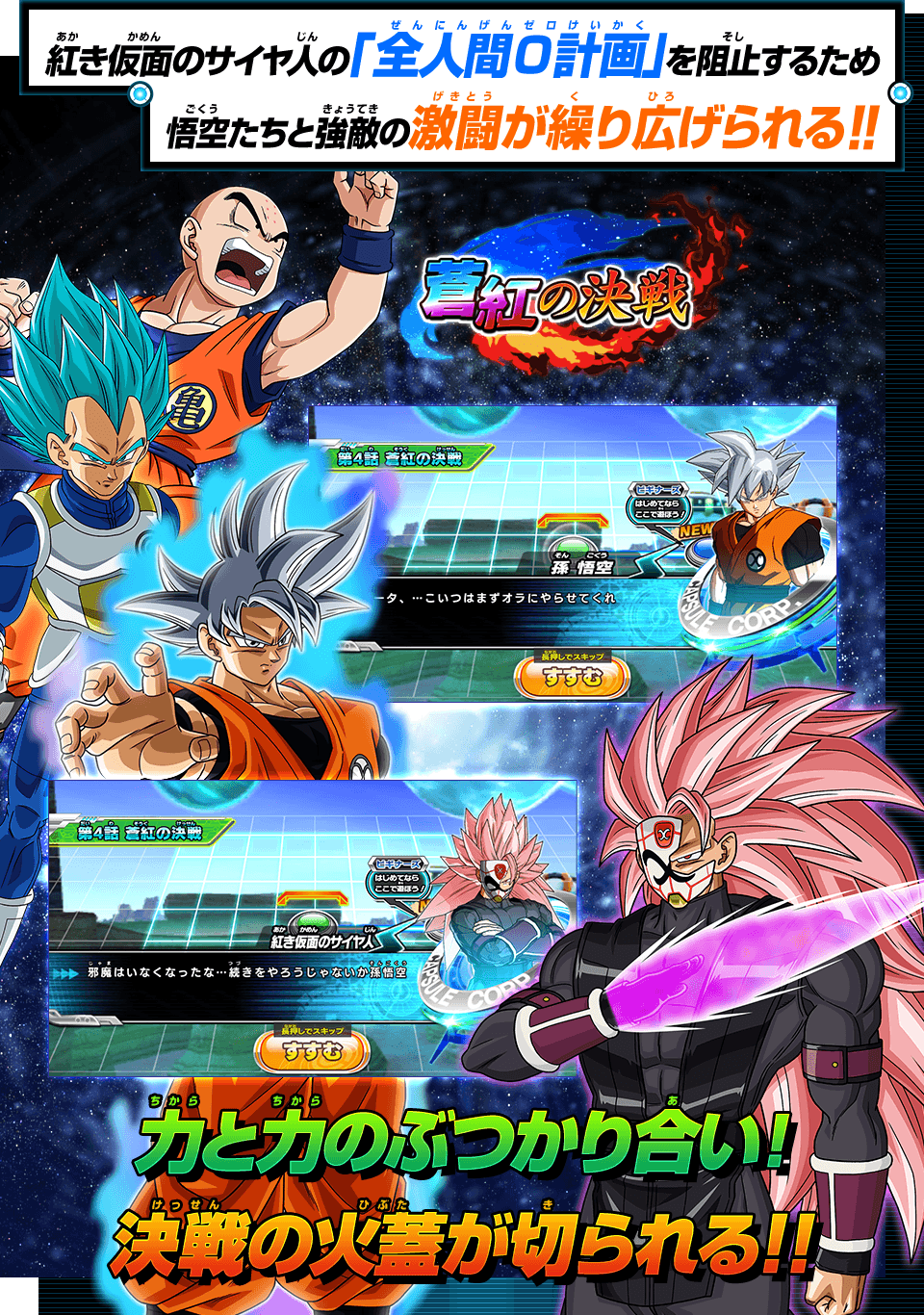Screen dimensions: 924x1315
Task: Click すすむ below the 紅き仮面のサイヤ人 dialogue
Action: 312,1051
